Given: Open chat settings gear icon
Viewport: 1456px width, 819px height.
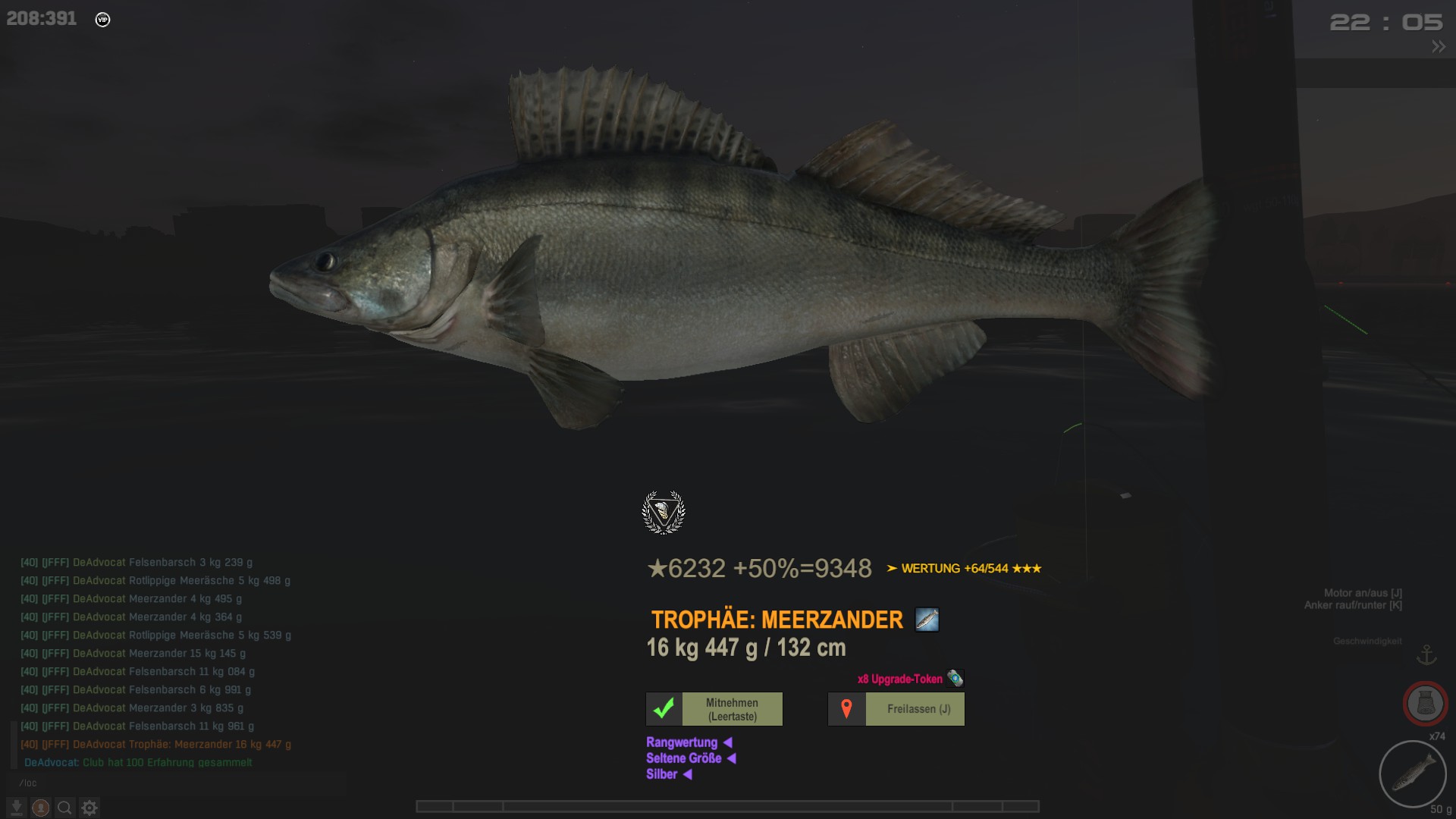Looking at the screenshot, I should (x=89, y=808).
